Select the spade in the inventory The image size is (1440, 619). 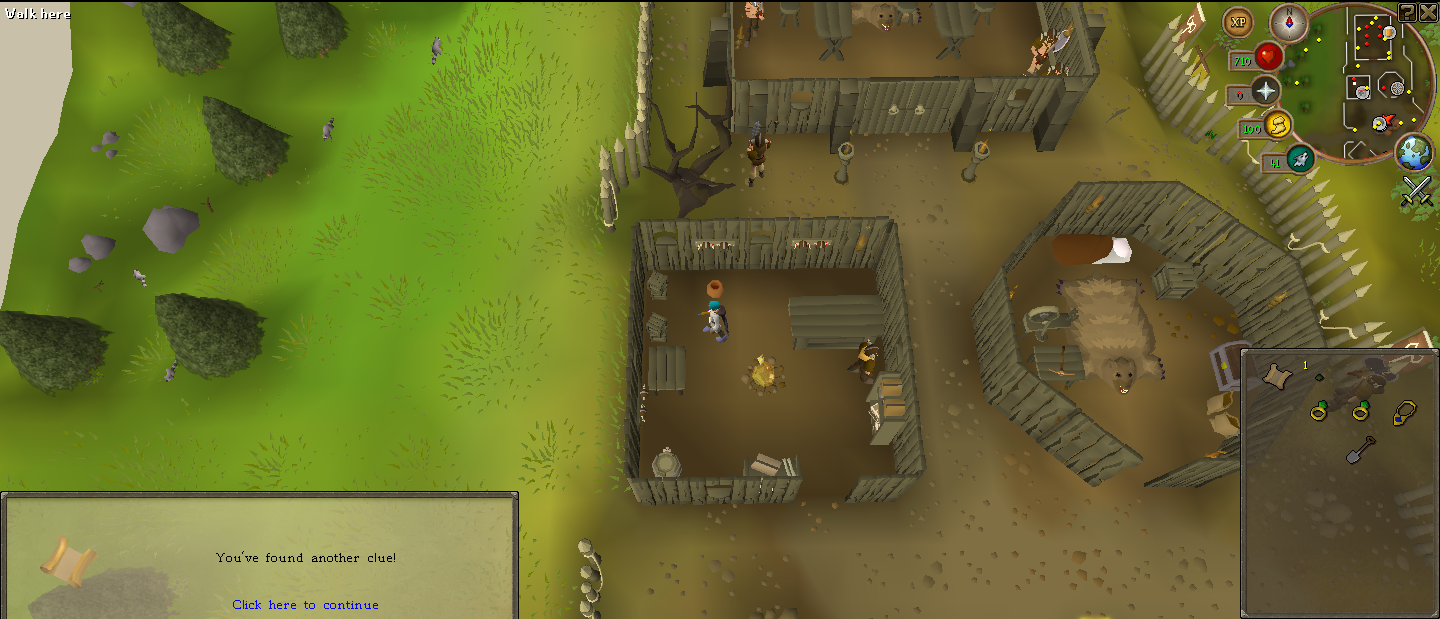click(1360, 451)
